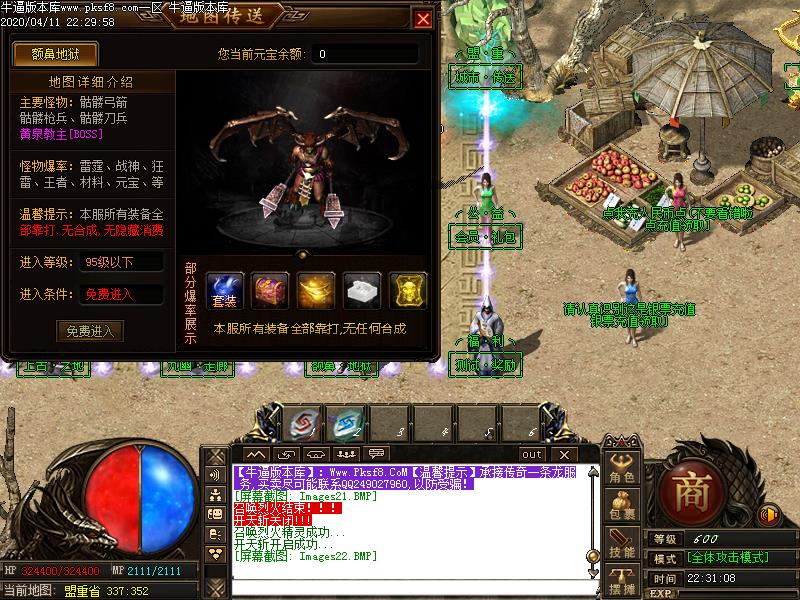Click the 免费进入 enter button
Image resolution: width=800 pixels, height=600 pixels.
(x=91, y=330)
